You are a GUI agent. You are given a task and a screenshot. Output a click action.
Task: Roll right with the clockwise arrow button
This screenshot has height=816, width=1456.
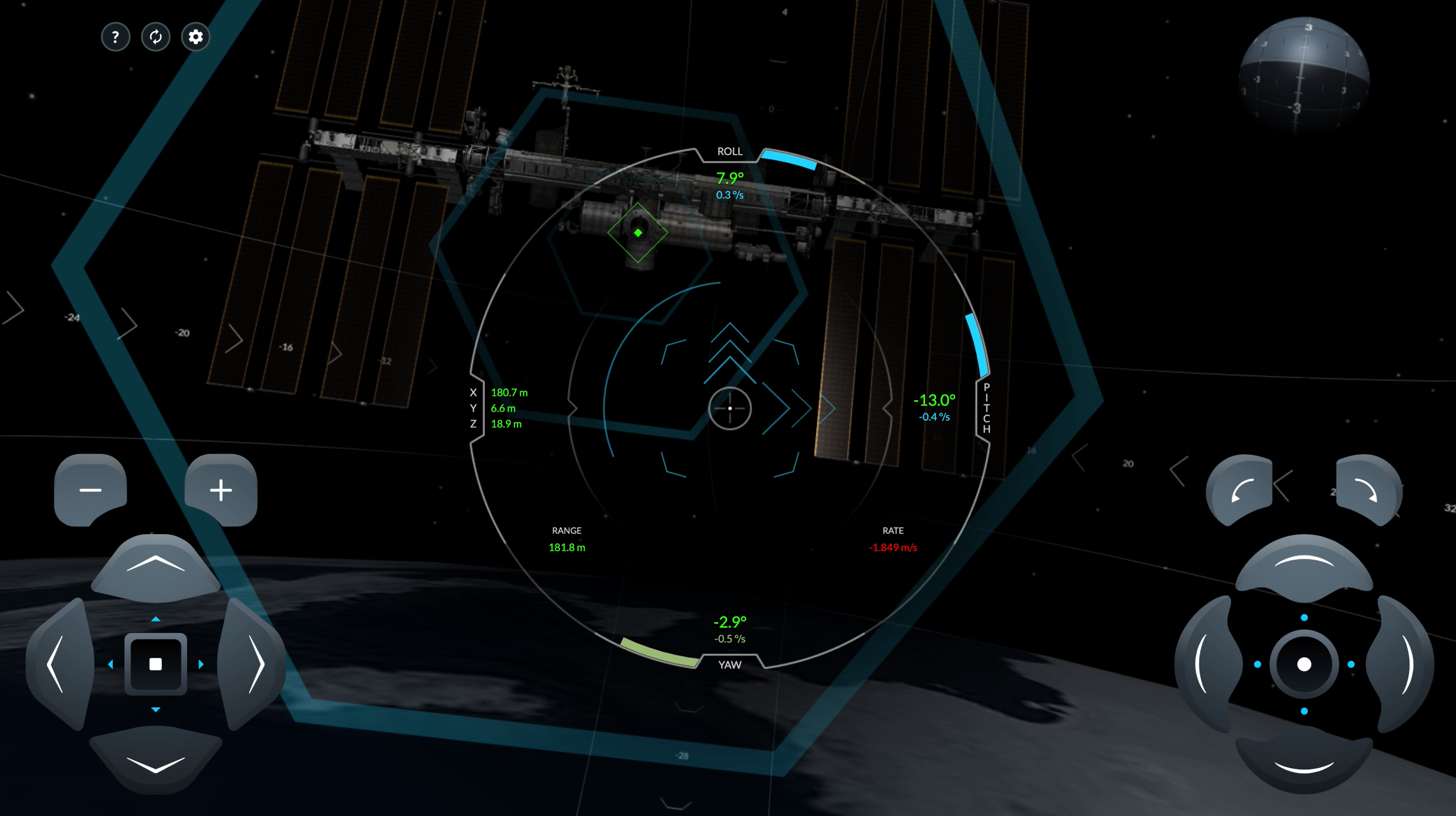point(1367,490)
